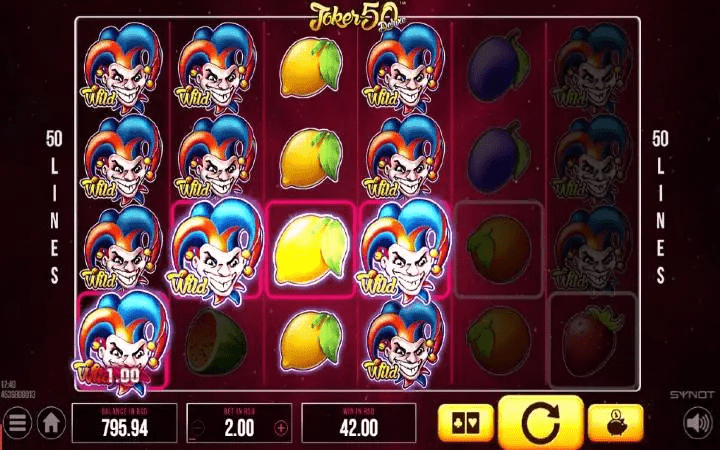Go to the home lobby
Screen dimensions: 720x450
pyautogui.click(x=50, y=423)
